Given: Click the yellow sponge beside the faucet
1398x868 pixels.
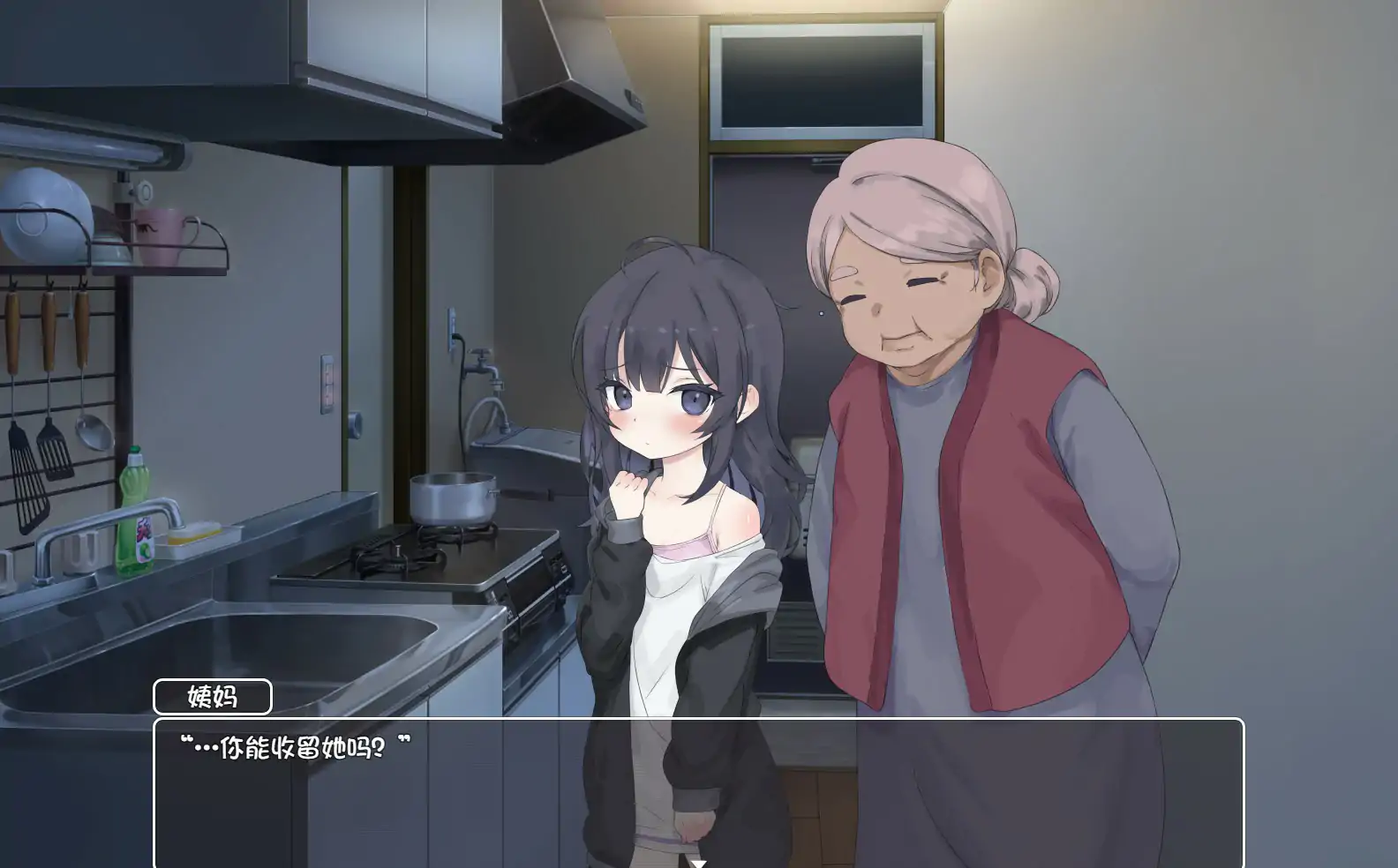Looking at the screenshot, I should click(x=194, y=536).
